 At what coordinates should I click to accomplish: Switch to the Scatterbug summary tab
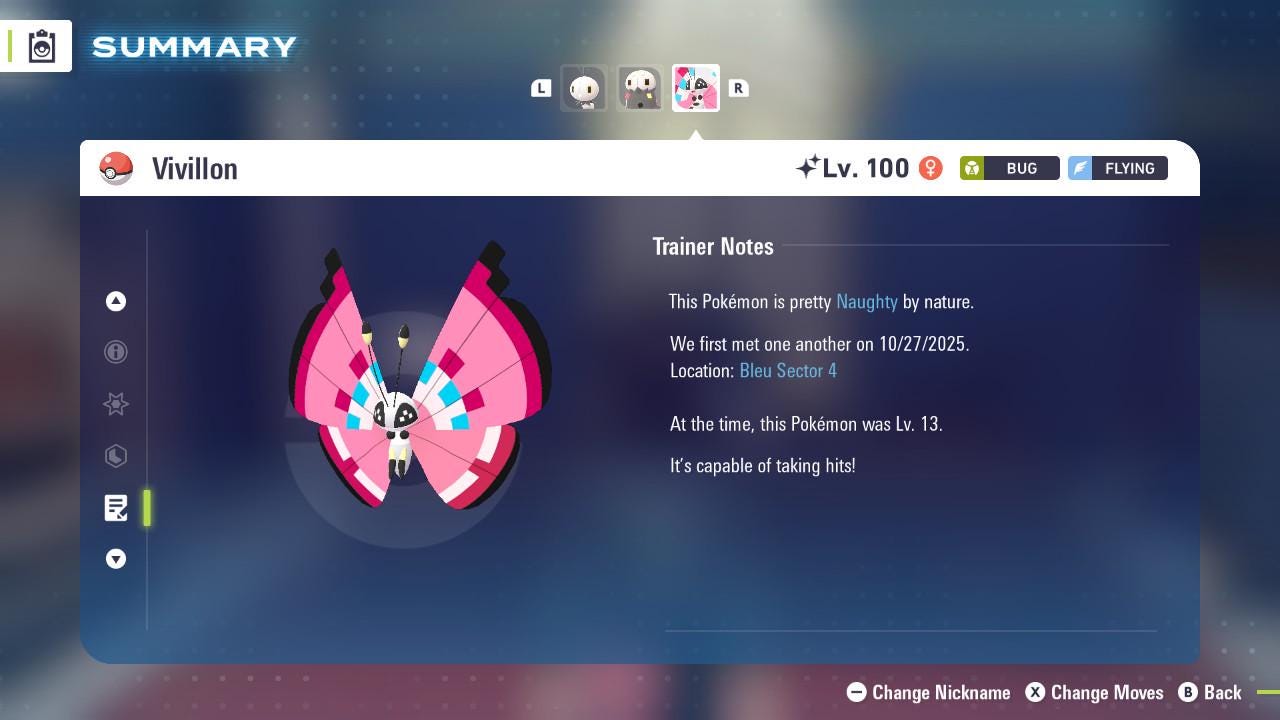click(584, 88)
